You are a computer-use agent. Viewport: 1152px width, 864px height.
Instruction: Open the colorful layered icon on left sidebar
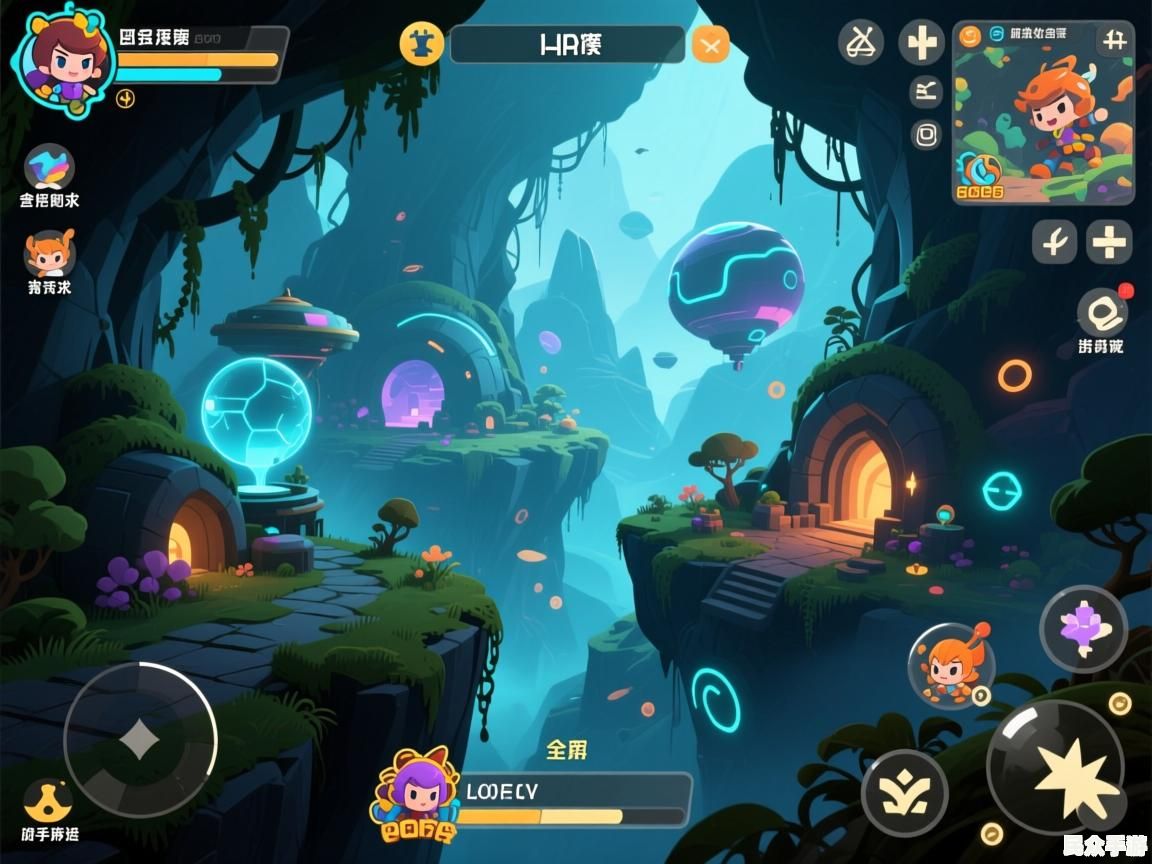[x=50, y=166]
